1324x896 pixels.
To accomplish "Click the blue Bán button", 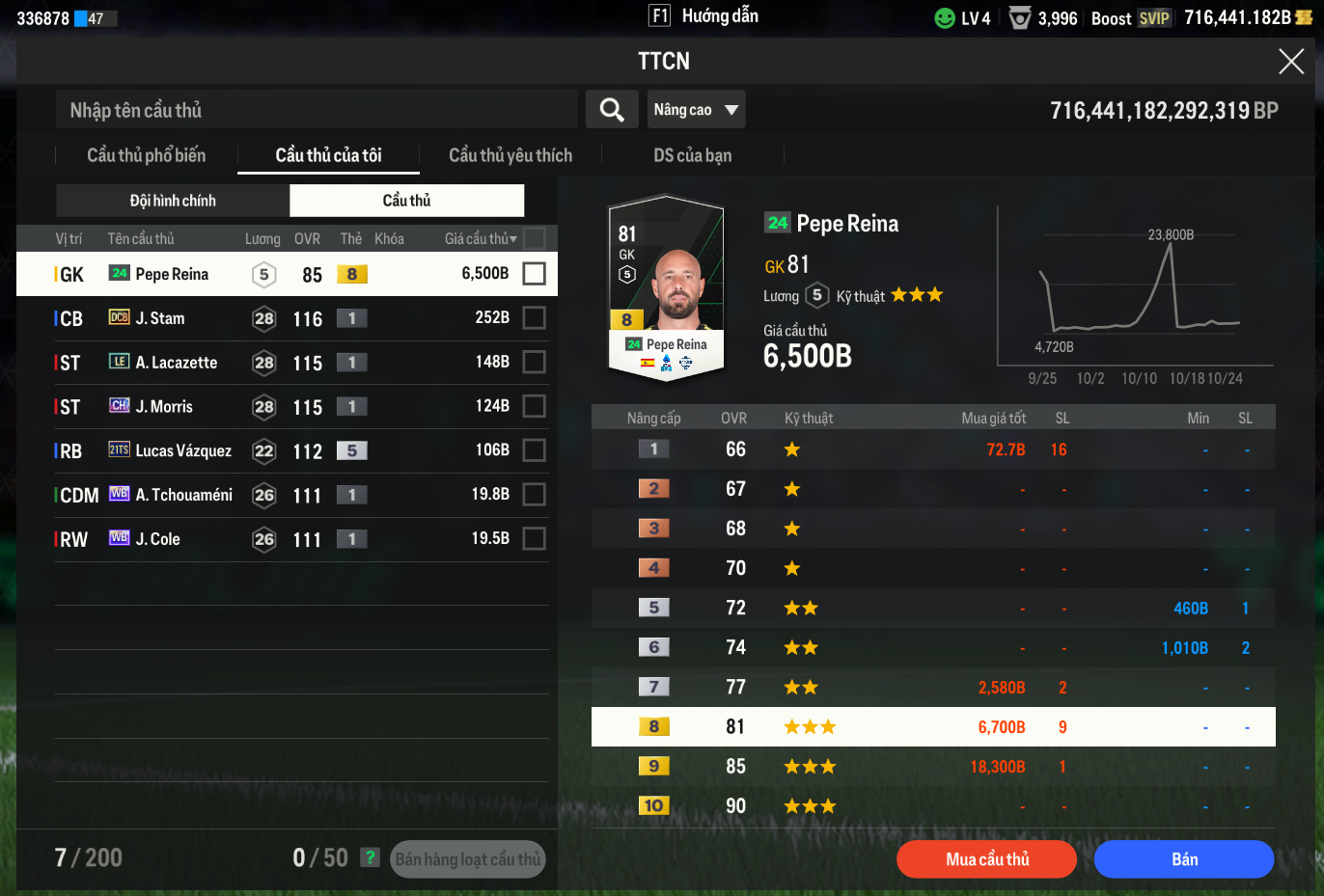I will coord(1184,859).
